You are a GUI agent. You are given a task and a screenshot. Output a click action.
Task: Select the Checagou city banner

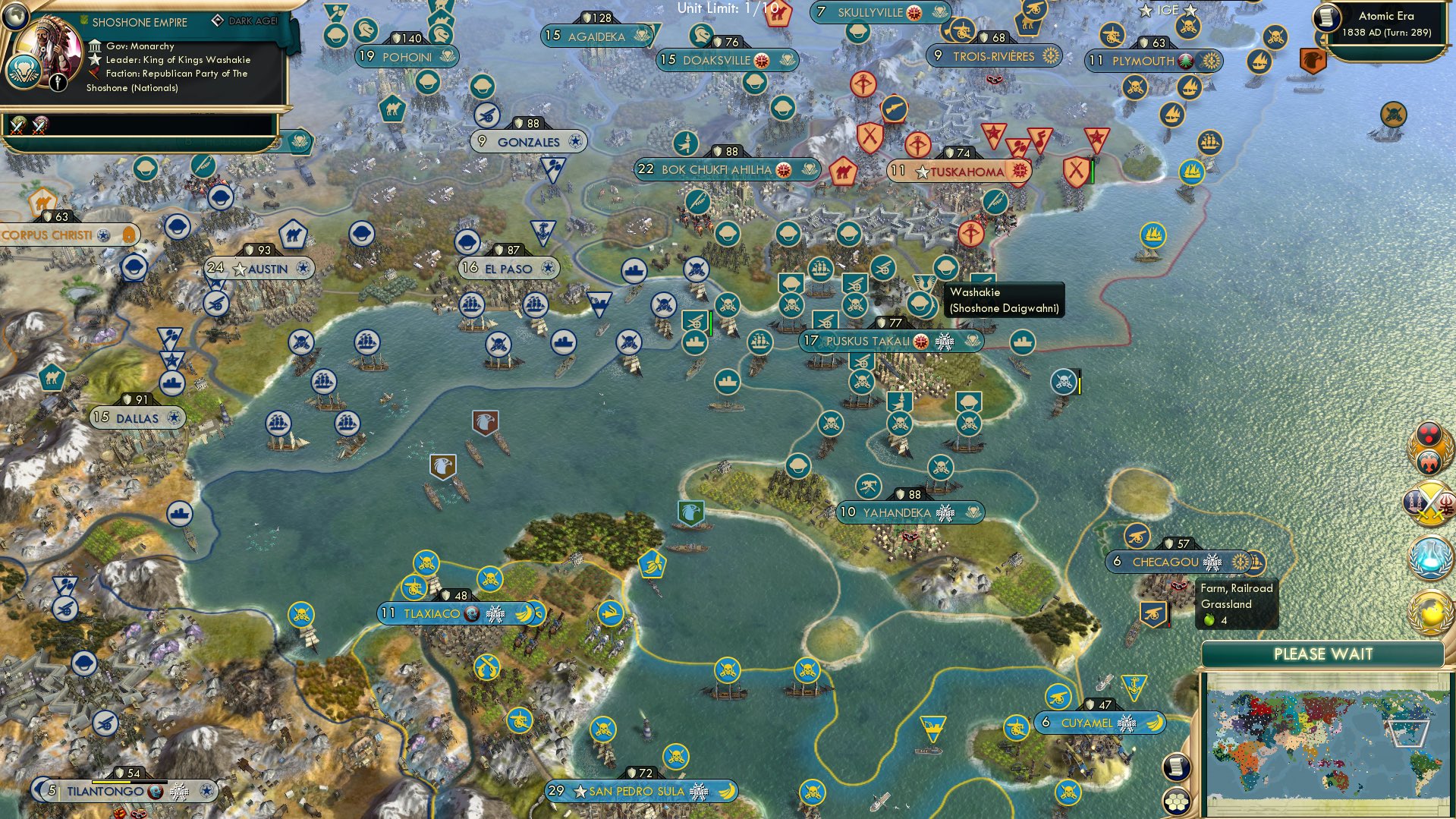[x=1168, y=562]
